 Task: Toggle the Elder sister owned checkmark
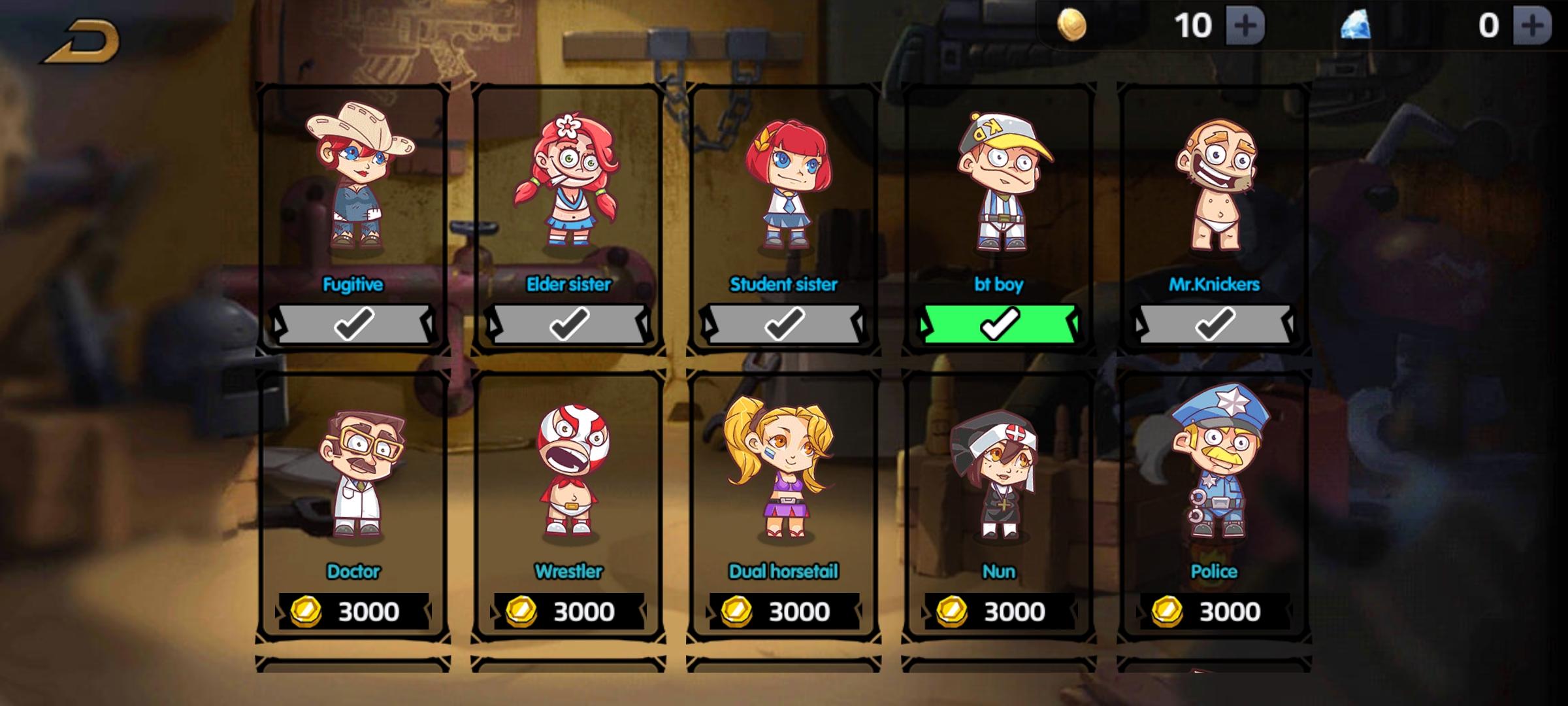click(x=568, y=323)
